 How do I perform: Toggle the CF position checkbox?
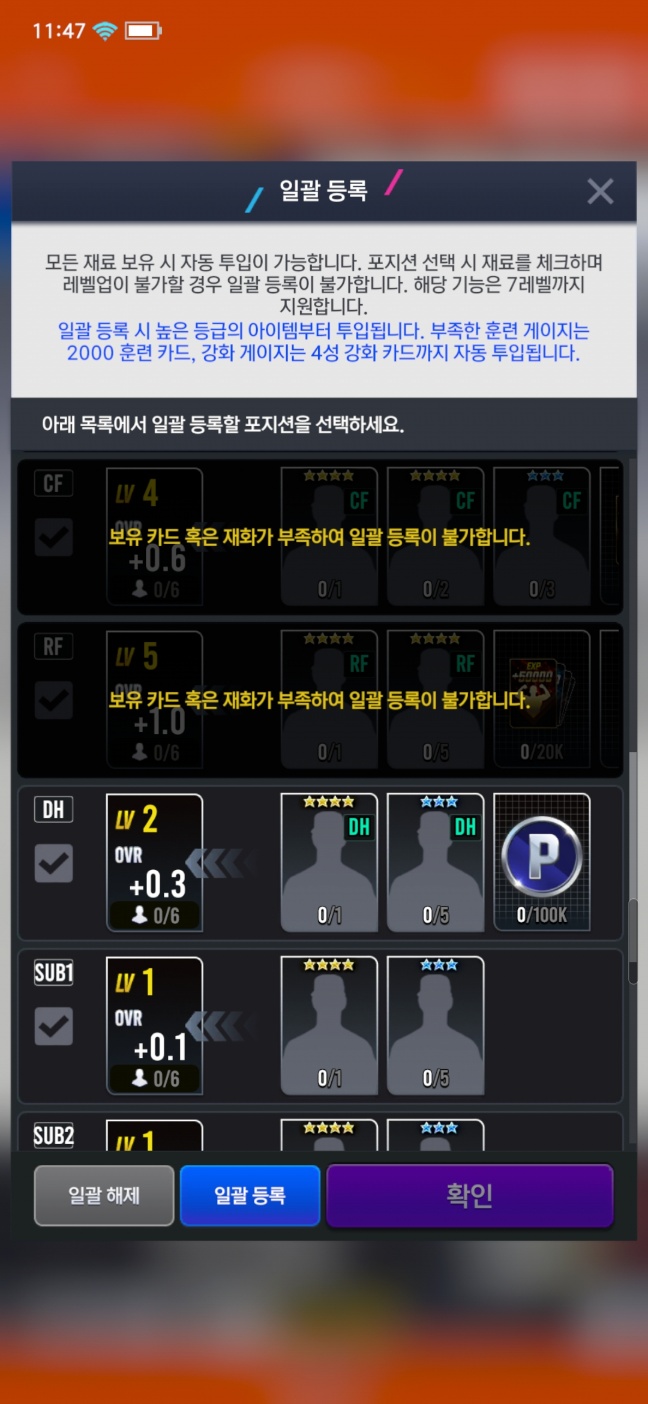pos(54,538)
